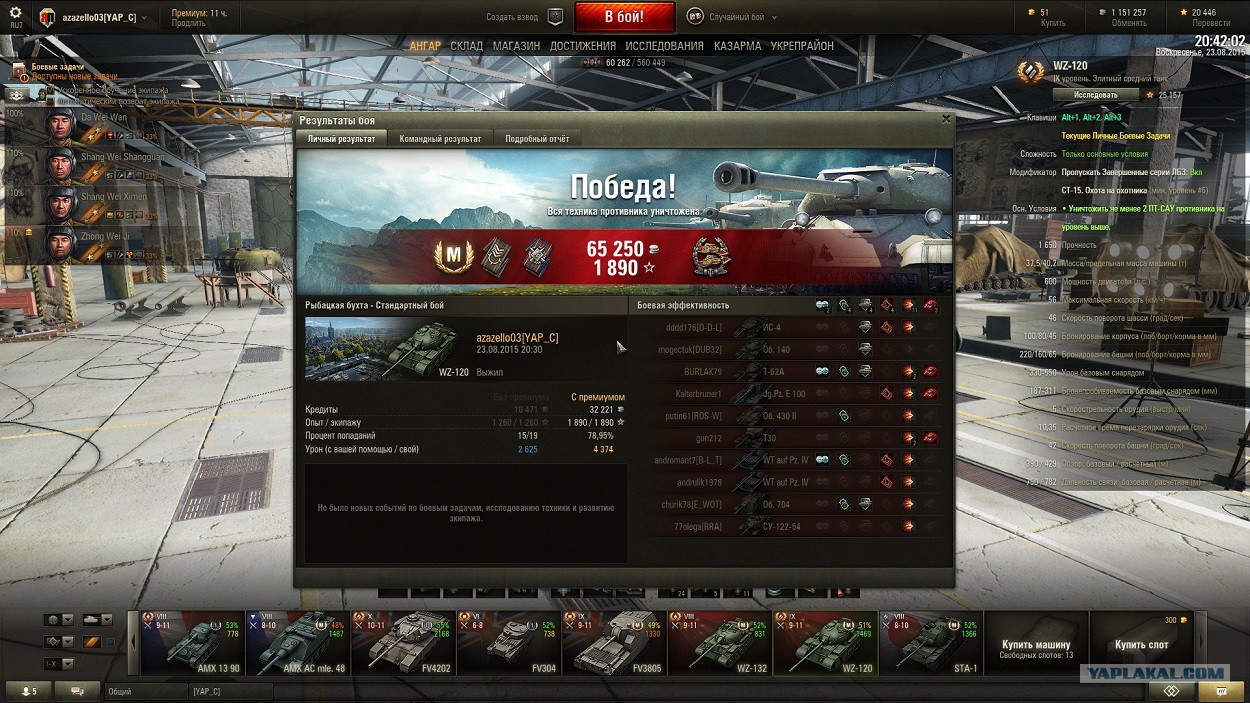Close the battle results window
Viewport: 1250px width, 703px height.
click(946, 119)
